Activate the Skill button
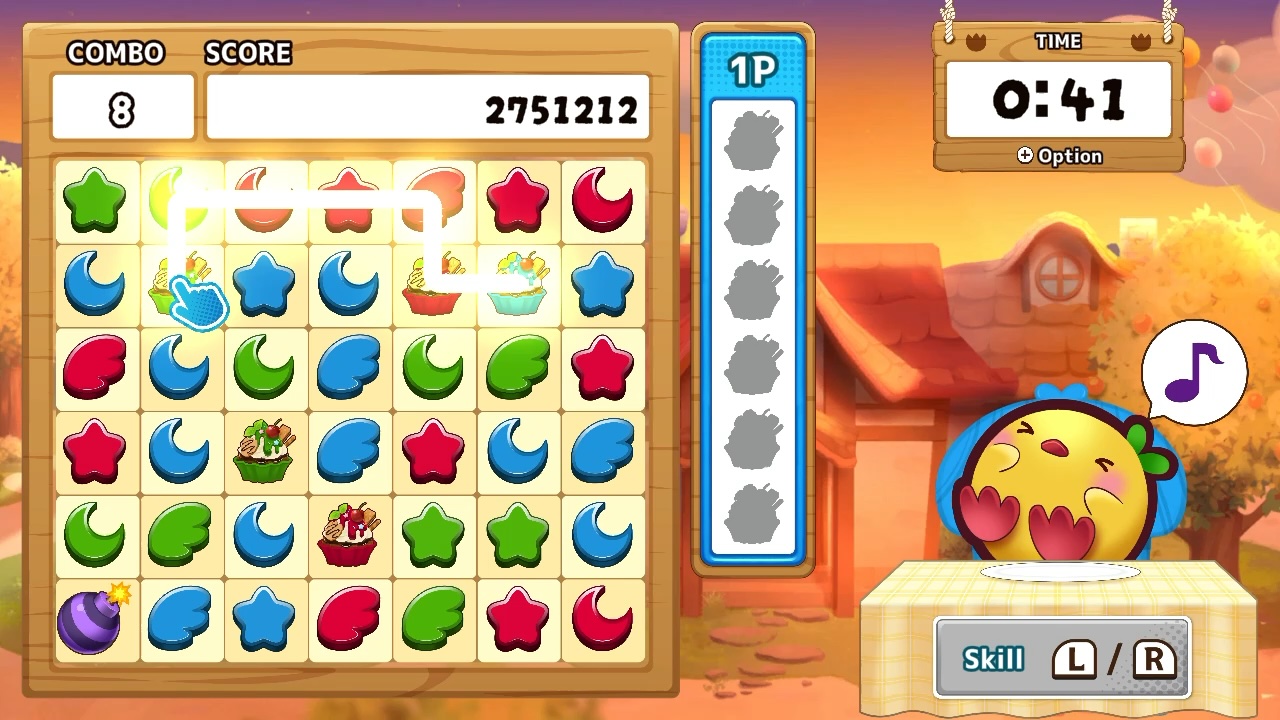The image size is (1280, 720). click(x=1060, y=659)
